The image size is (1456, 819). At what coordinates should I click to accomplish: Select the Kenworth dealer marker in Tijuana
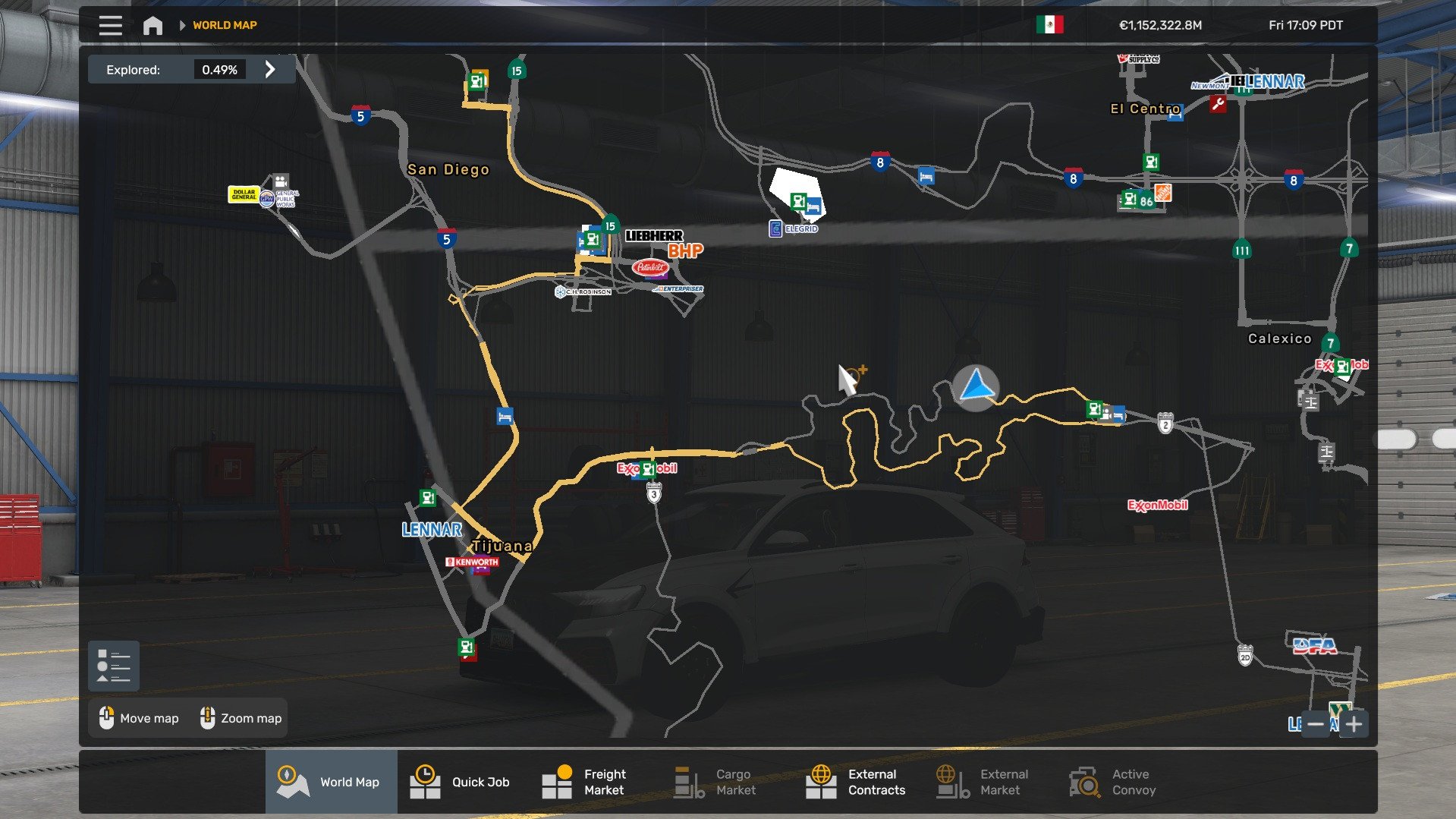[472, 562]
